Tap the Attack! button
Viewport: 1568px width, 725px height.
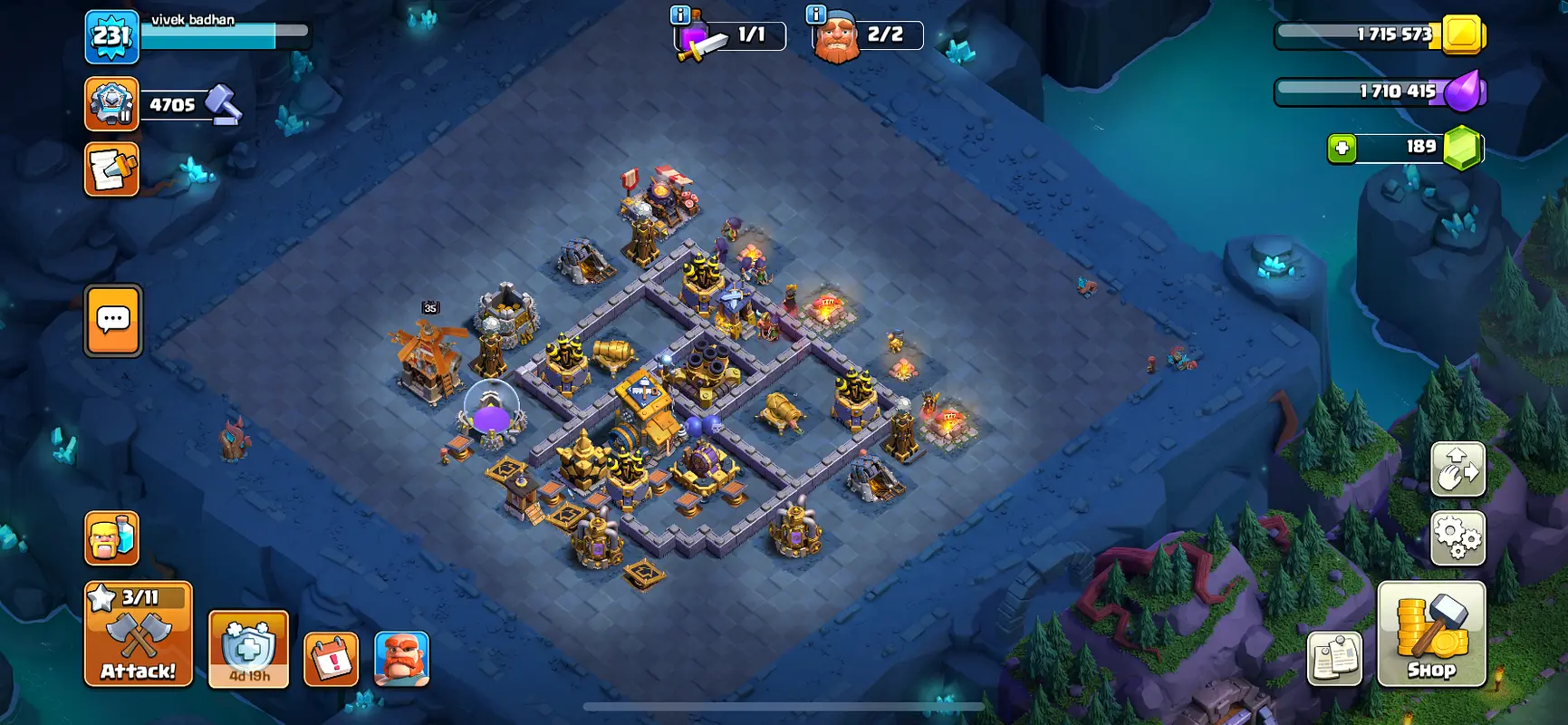coord(138,634)
